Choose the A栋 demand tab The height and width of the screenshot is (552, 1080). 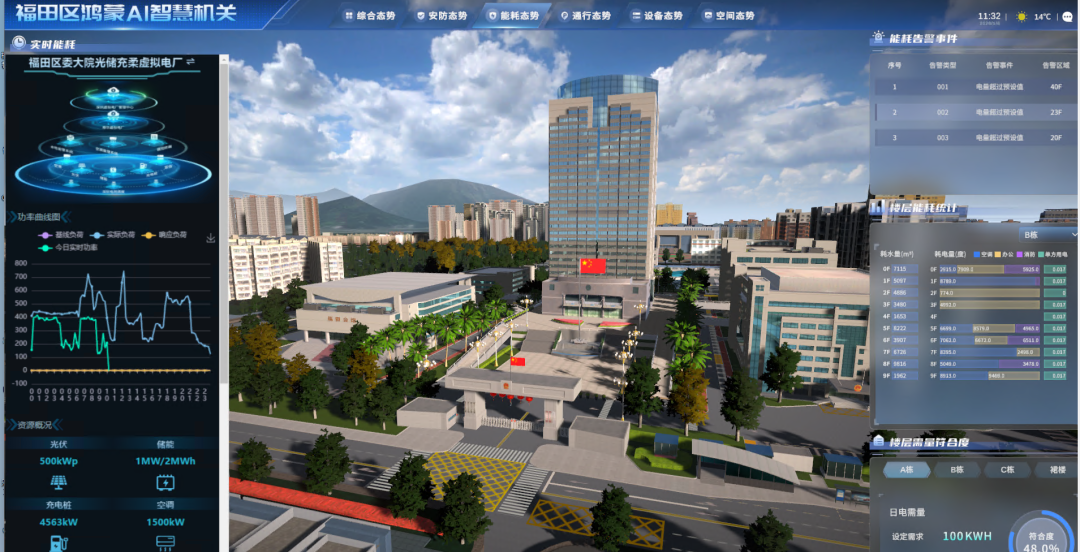(x=907, y=469)
